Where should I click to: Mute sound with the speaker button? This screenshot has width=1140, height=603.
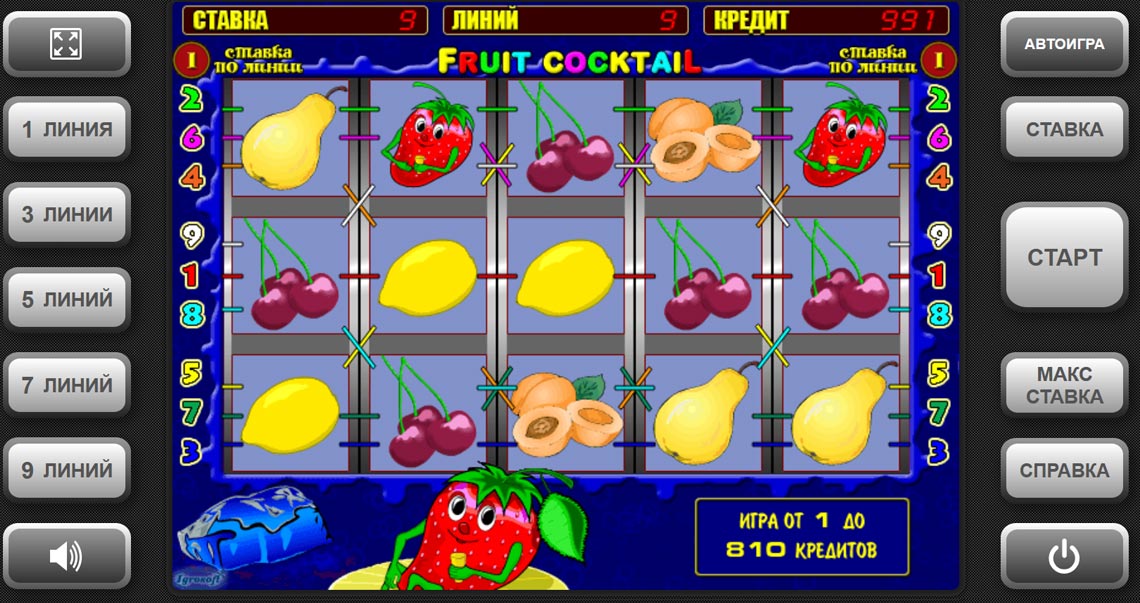tap(66, 556)
